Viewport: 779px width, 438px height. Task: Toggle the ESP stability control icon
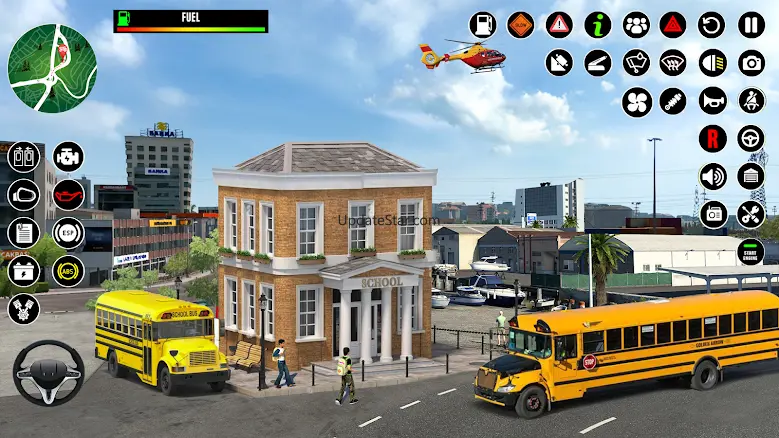coord(68,233)
